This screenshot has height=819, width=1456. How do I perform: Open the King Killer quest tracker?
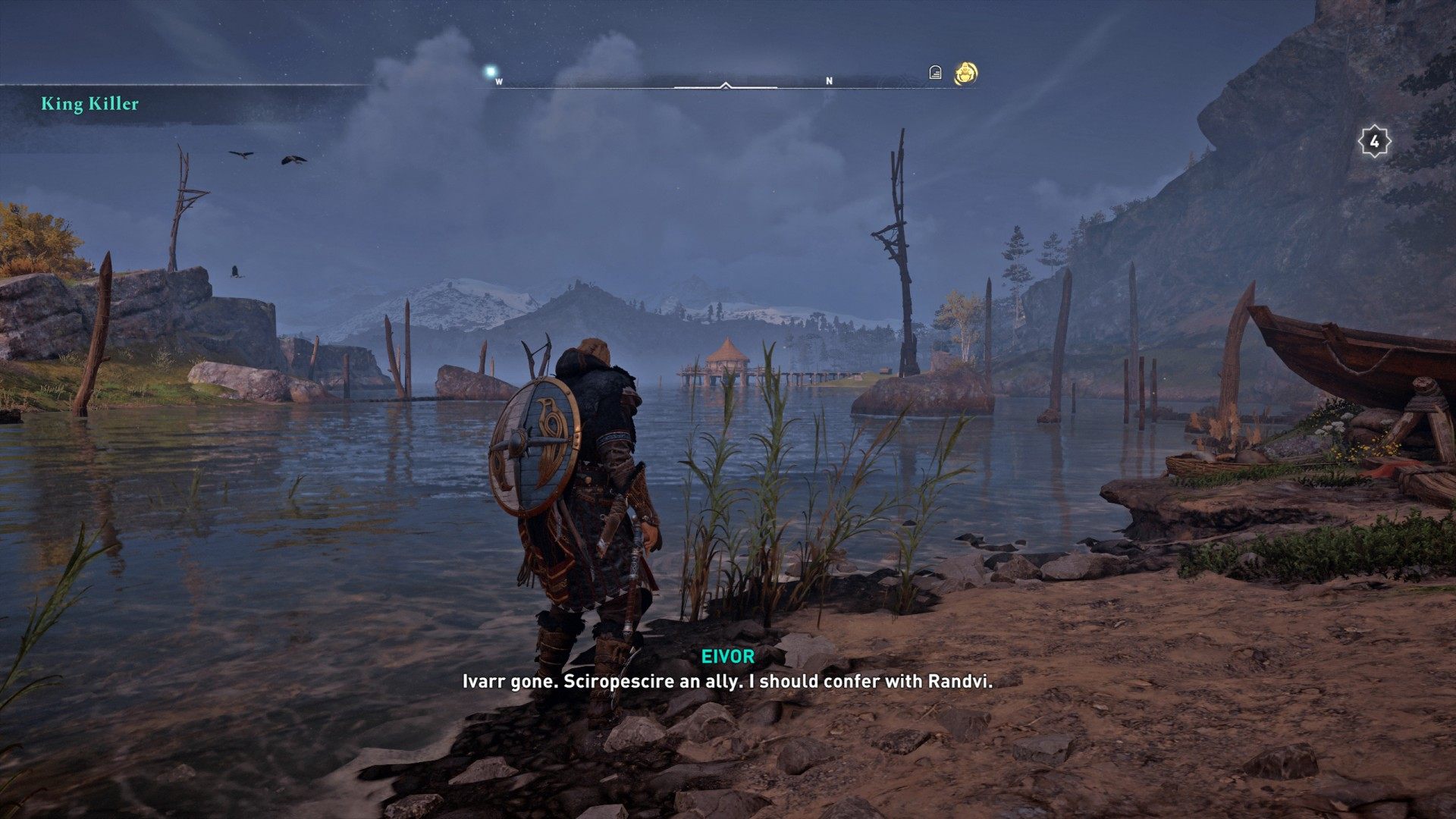pos(90,104)
